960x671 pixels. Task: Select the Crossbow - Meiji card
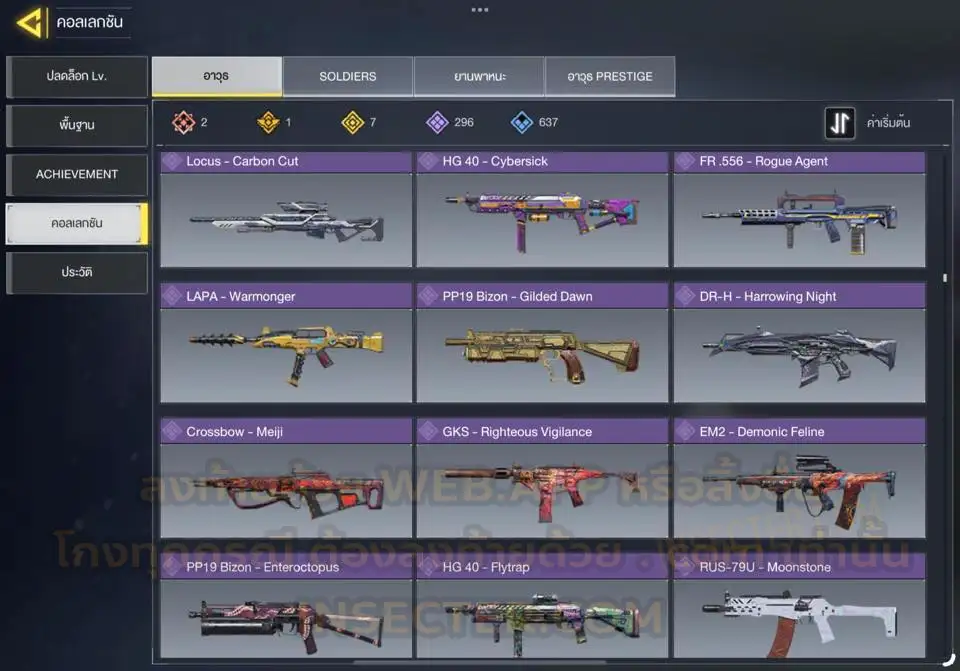point(286,480)
